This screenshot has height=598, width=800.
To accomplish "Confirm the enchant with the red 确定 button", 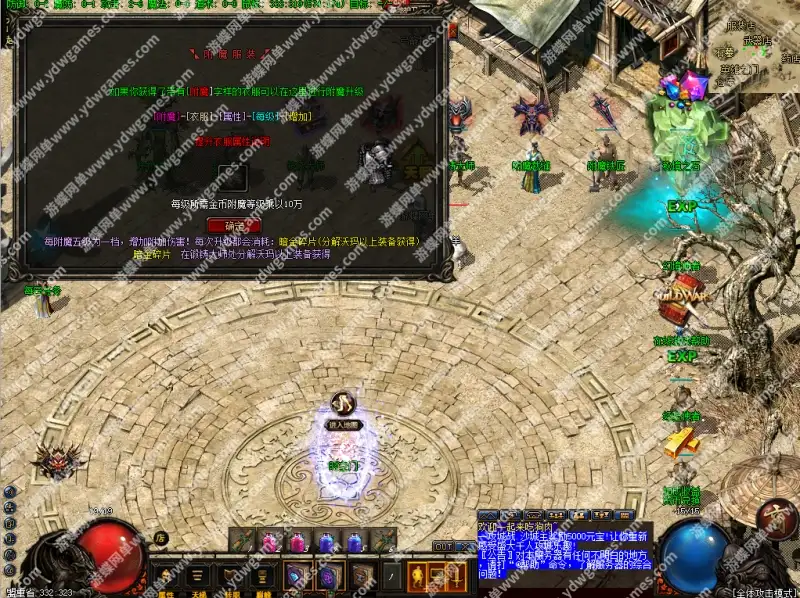I will (233, 225).
